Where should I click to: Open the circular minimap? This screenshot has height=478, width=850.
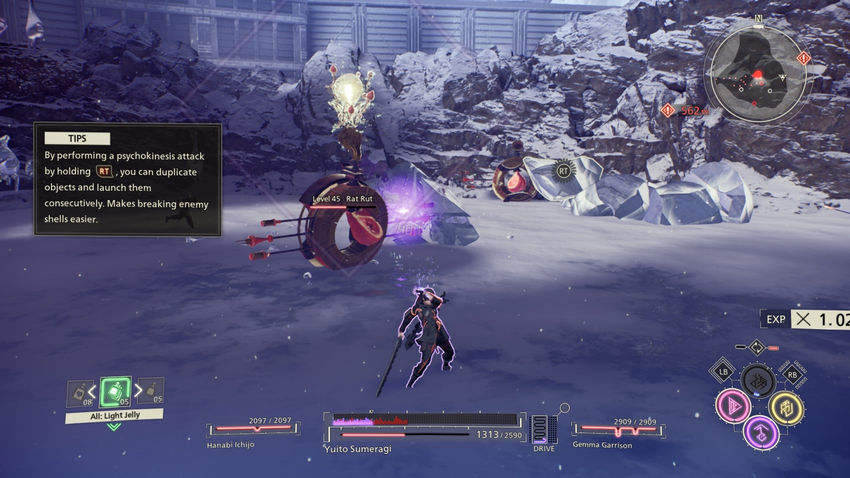pos(756,70)
